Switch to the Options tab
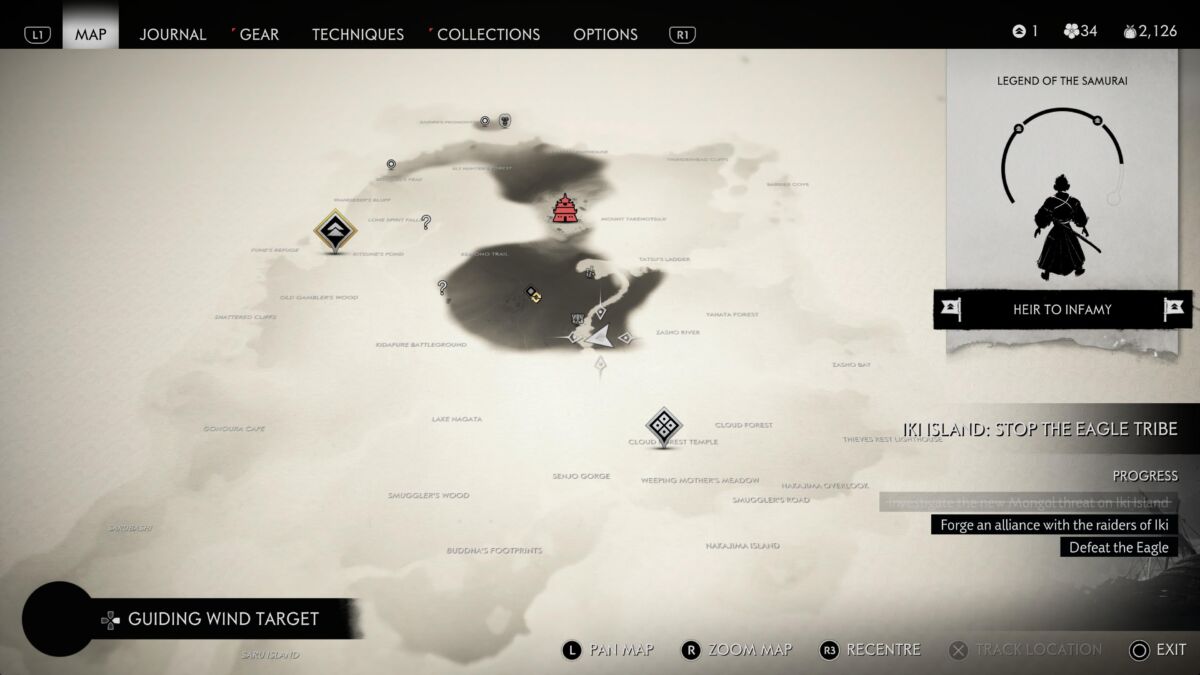Image resolution: width=1200 pixels, height=675 pixels. [605, 34]
